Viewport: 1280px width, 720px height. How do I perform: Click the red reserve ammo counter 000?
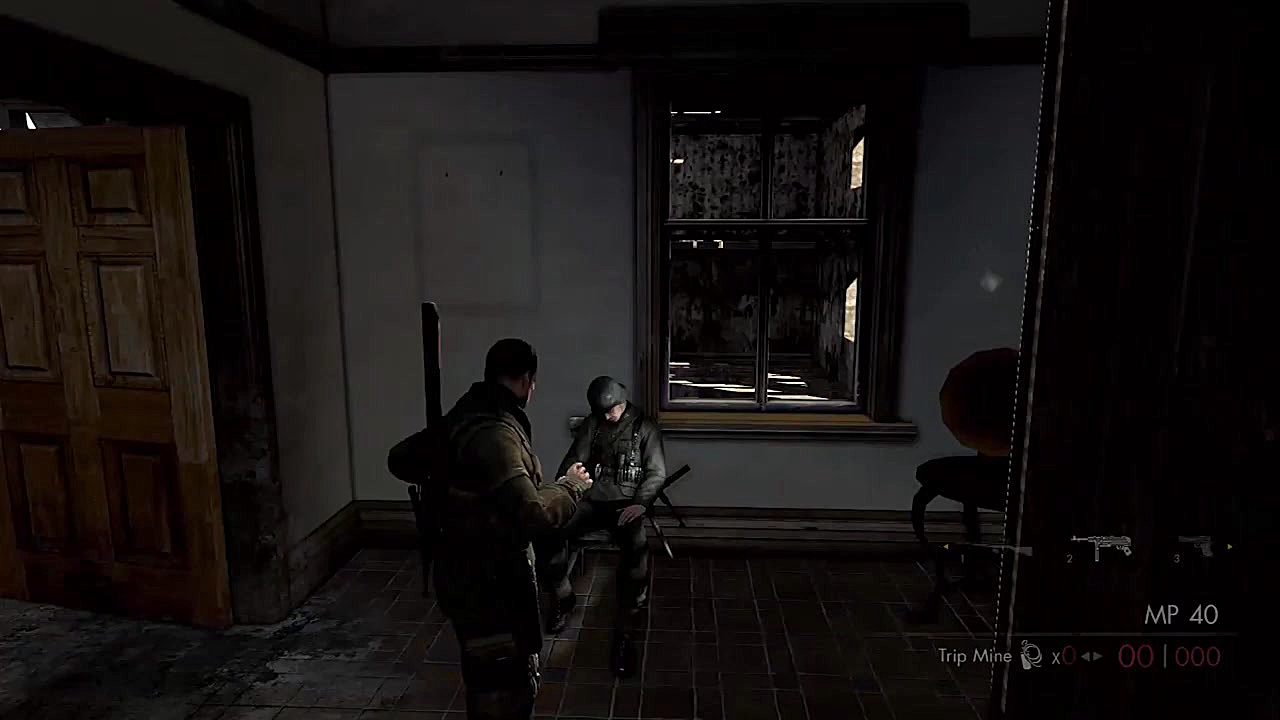click(1197, 655)
